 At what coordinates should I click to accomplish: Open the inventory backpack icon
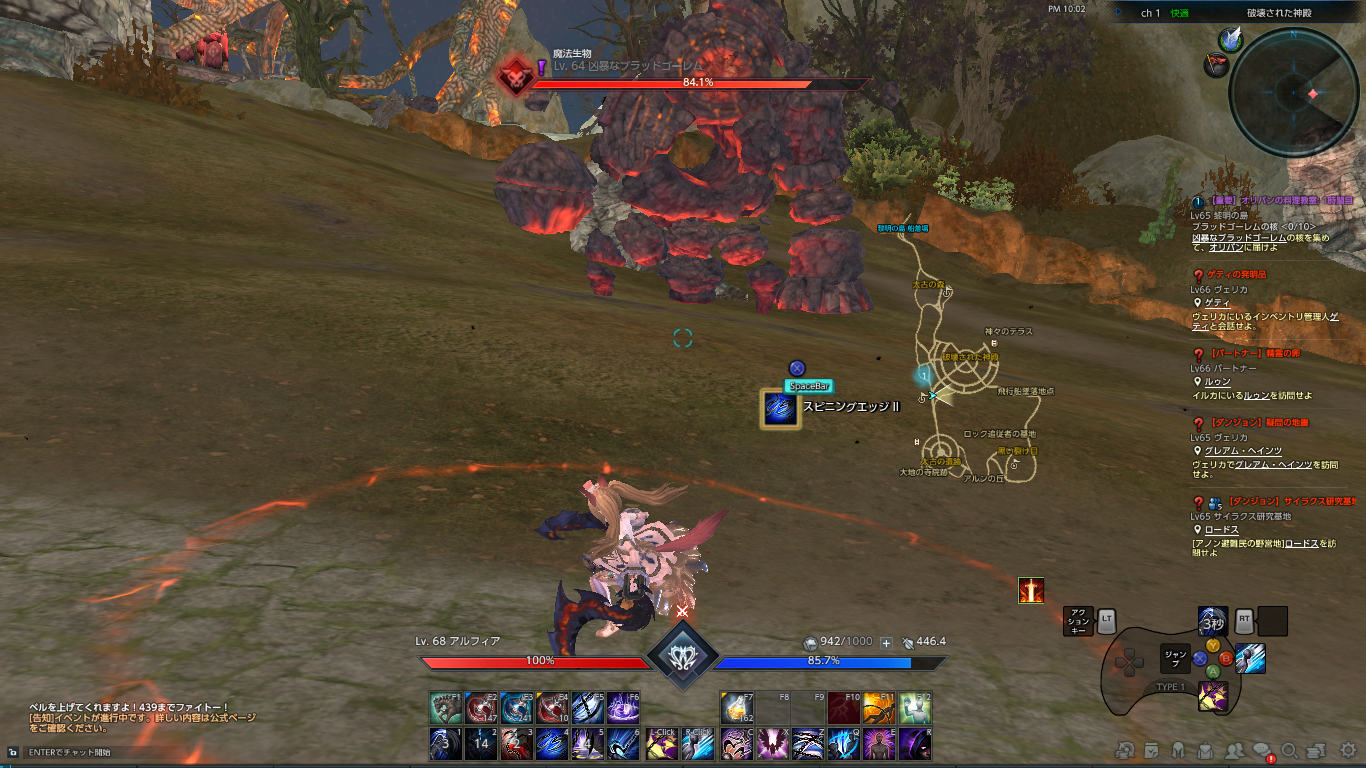tap(1205, 750)
